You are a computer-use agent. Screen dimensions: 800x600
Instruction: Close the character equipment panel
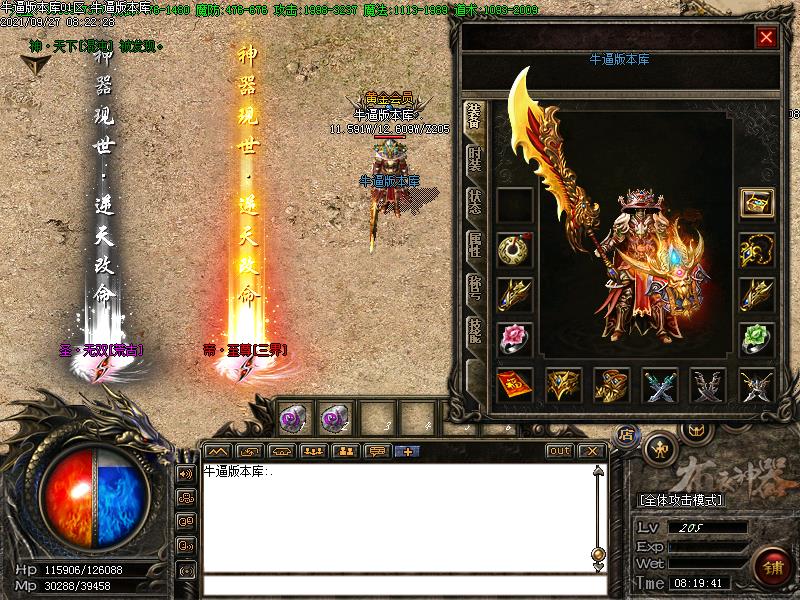(x=766, y=38)
